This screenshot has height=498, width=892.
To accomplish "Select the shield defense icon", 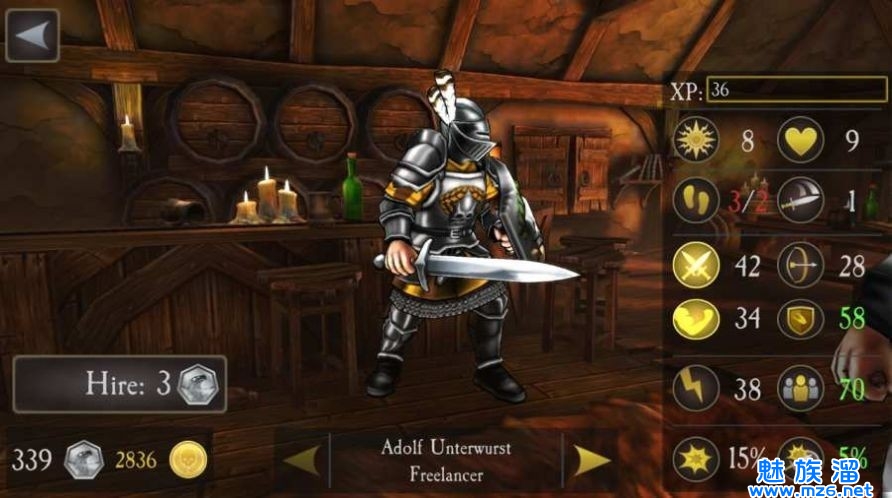I will click(x=800, y=321).
